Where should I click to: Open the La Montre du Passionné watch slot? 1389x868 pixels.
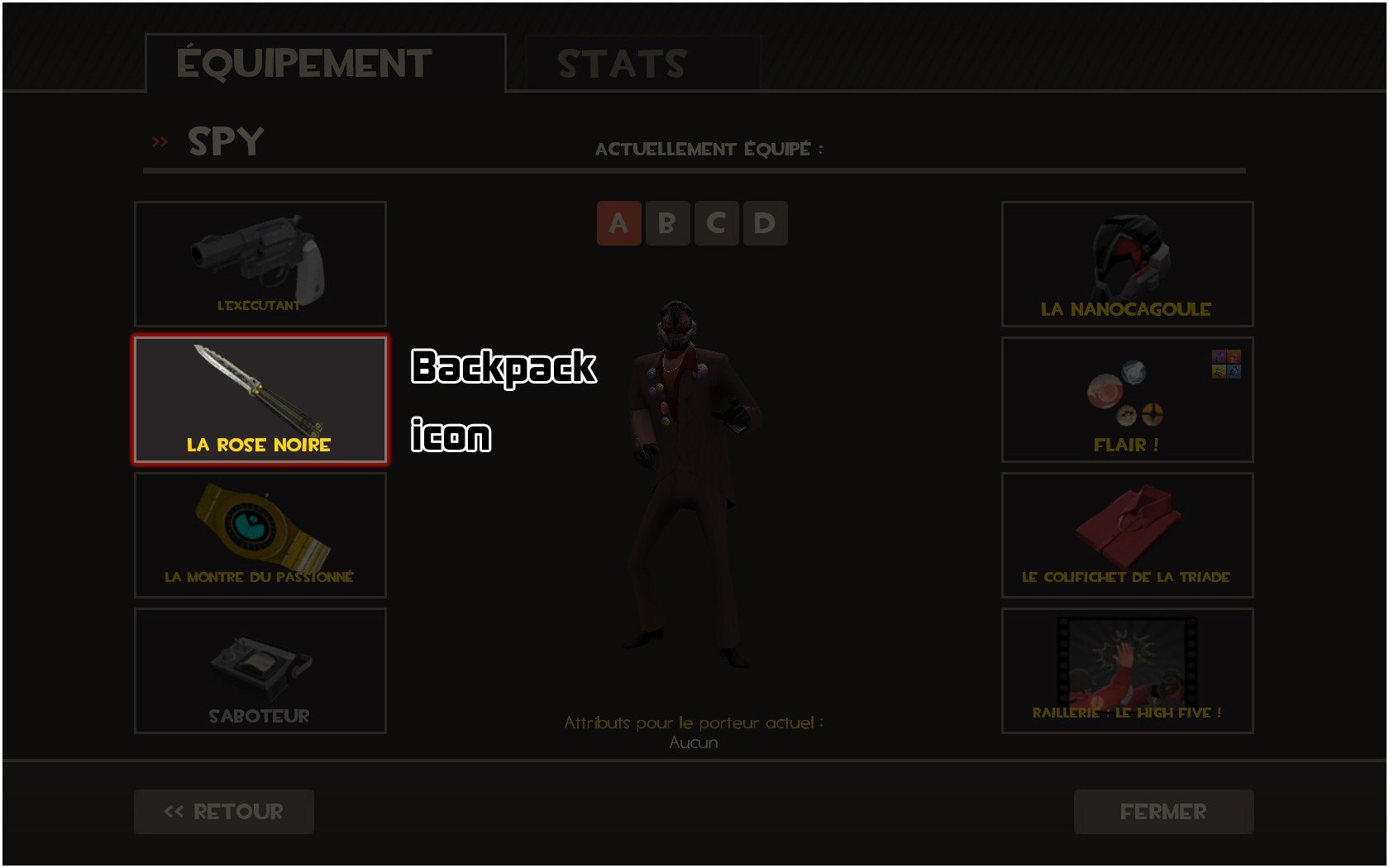tap(260, 535)
